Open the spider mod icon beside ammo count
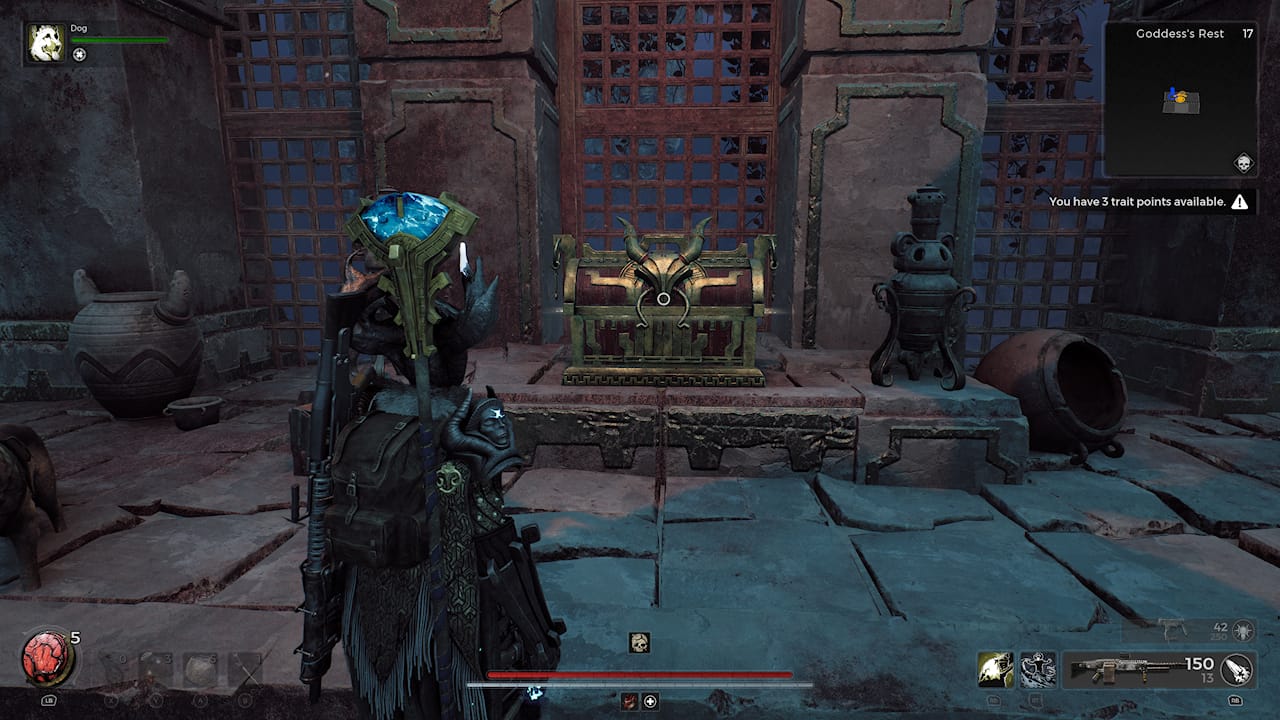Screen dimensions: 1280x720 pos(1243,631)
